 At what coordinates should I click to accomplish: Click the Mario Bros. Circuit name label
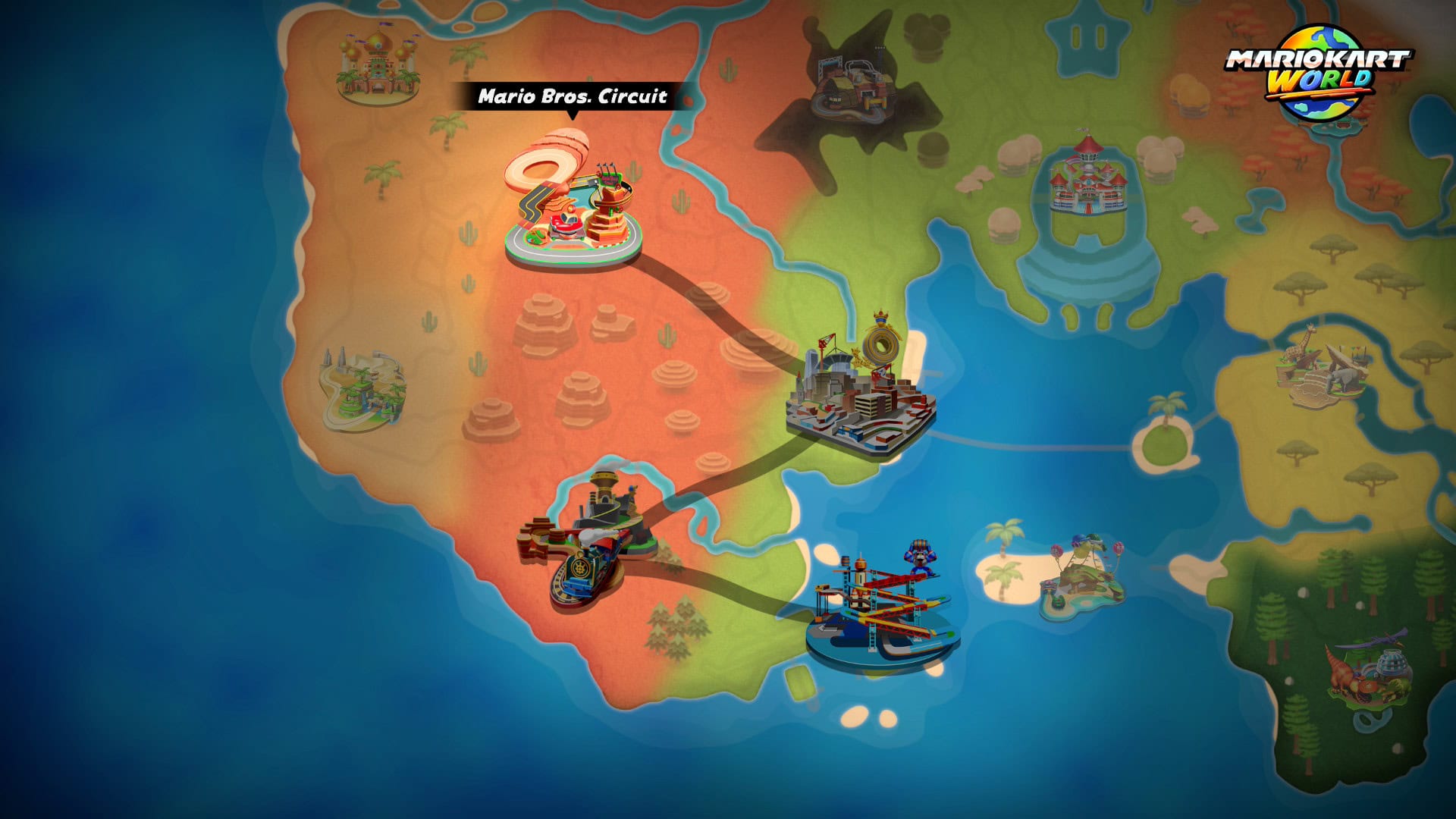(573, 96)
